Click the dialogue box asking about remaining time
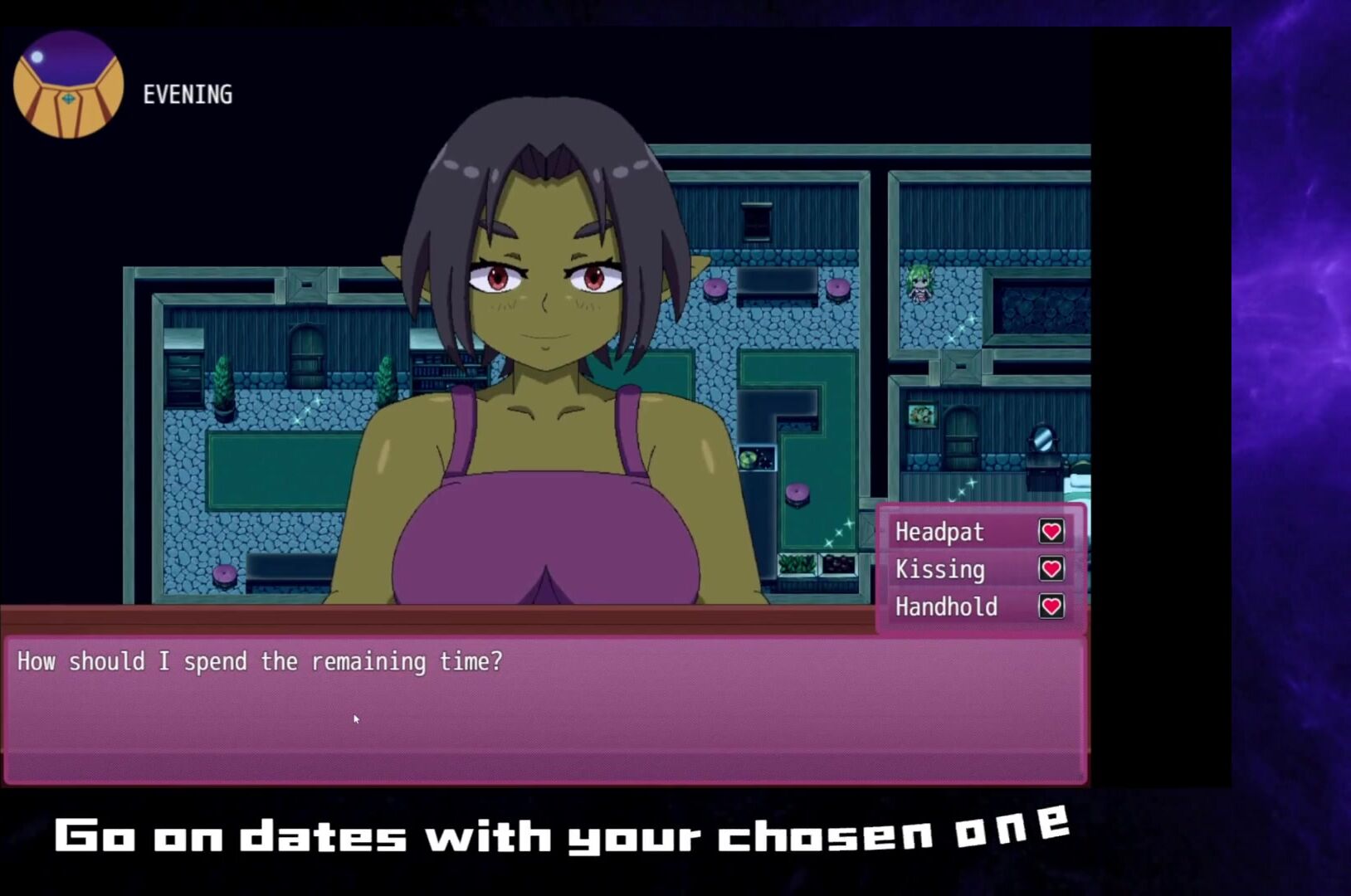The height and width of the screenshot is (896, 1351). coord(544,710)
